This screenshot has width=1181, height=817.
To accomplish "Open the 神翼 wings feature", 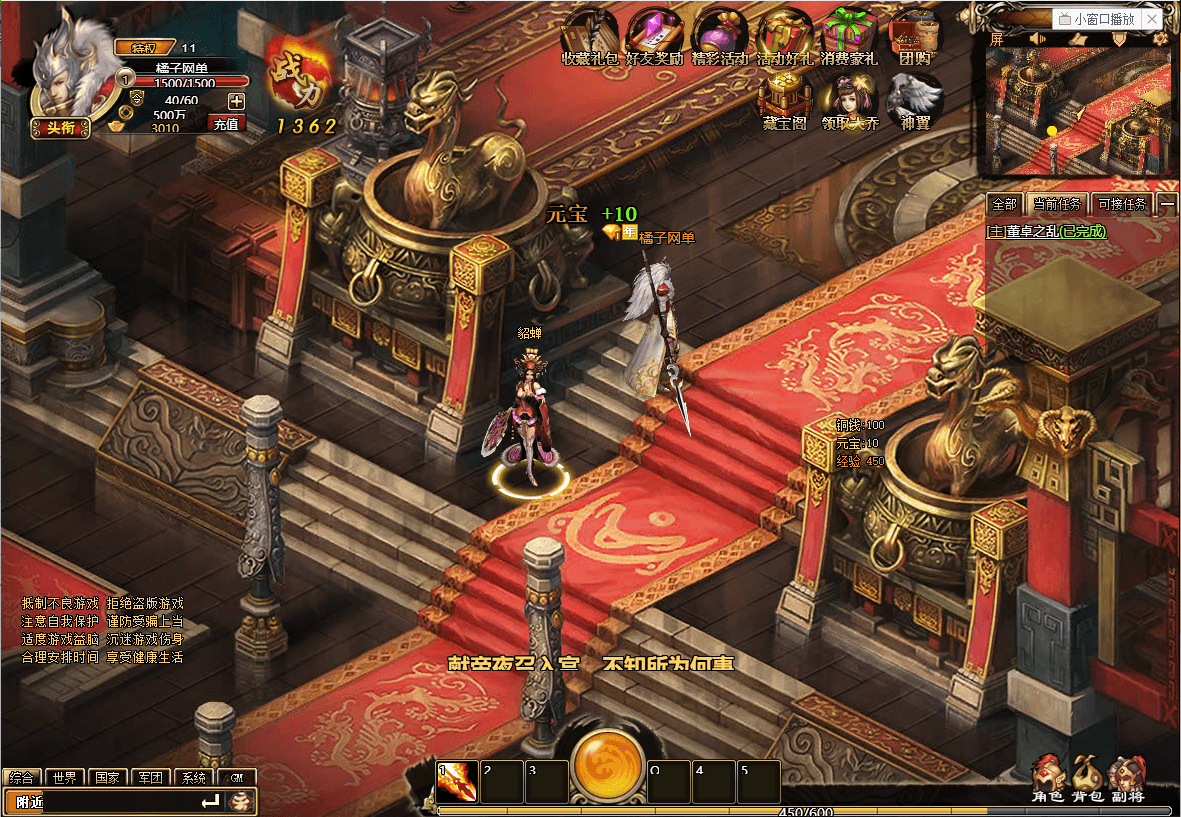I will pos(915,100).
